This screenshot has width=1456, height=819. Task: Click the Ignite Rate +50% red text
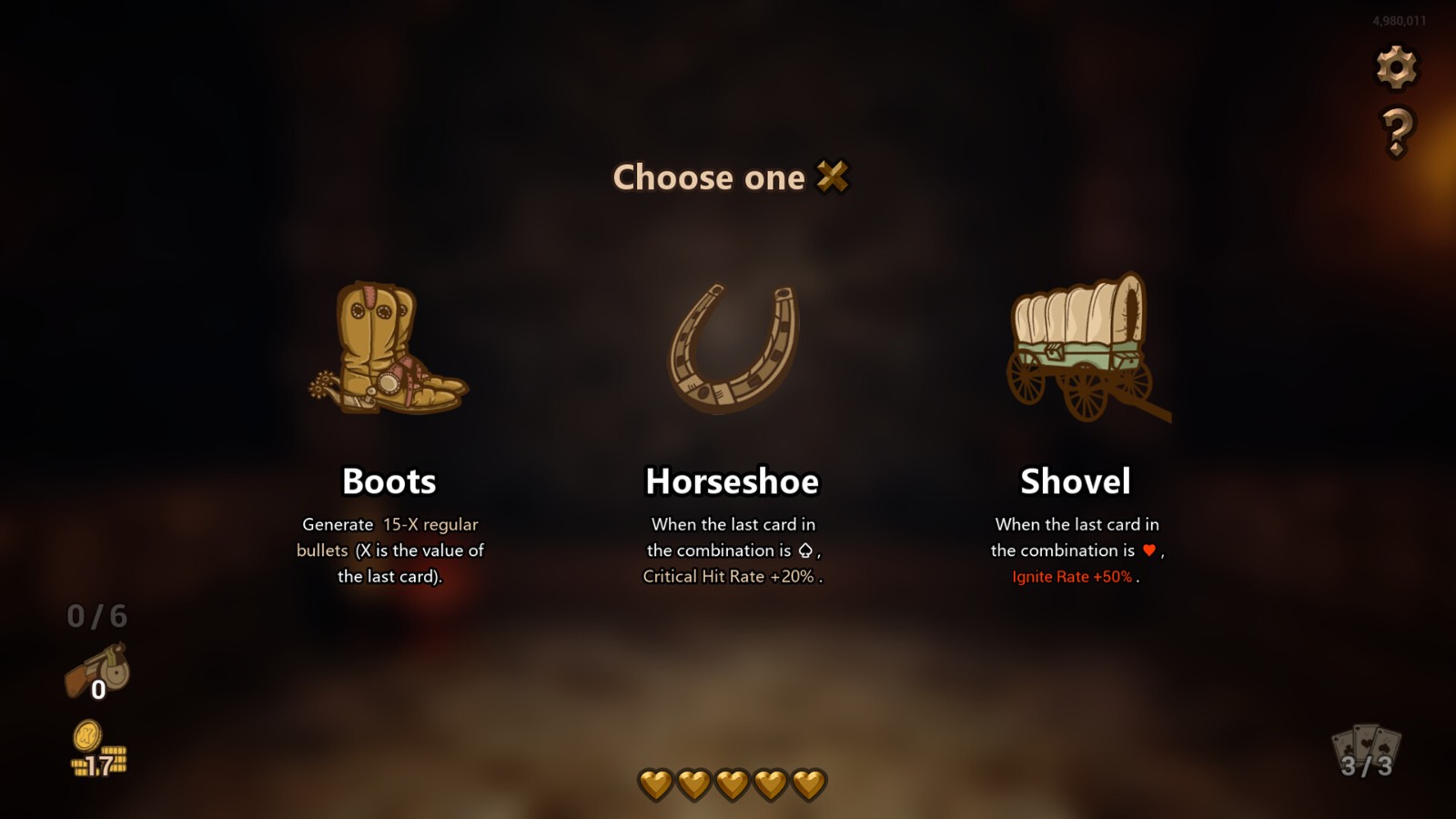point(1074,576)
